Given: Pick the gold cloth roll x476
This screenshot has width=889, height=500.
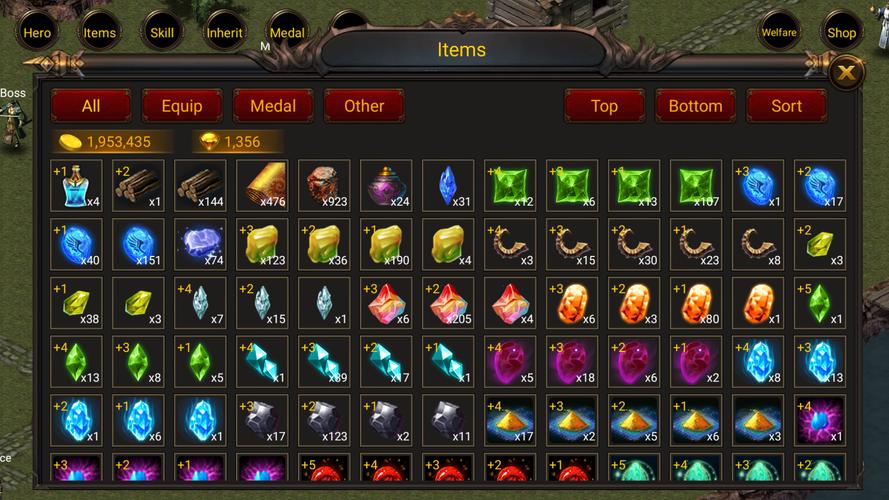Looking at the screenshot, I should tap(263, 186).
